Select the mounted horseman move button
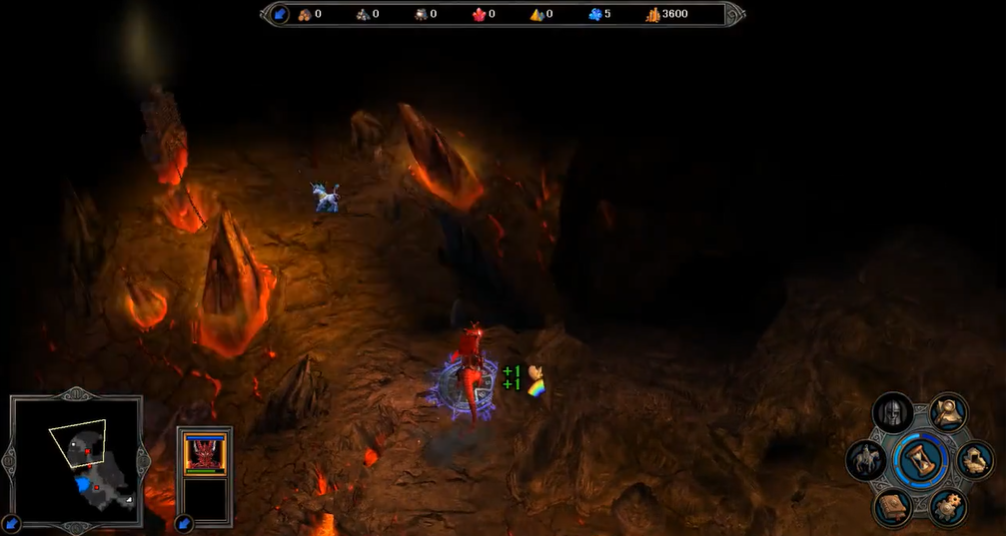1006x536 pixels. pyautogui.click(x=866, y=461)
